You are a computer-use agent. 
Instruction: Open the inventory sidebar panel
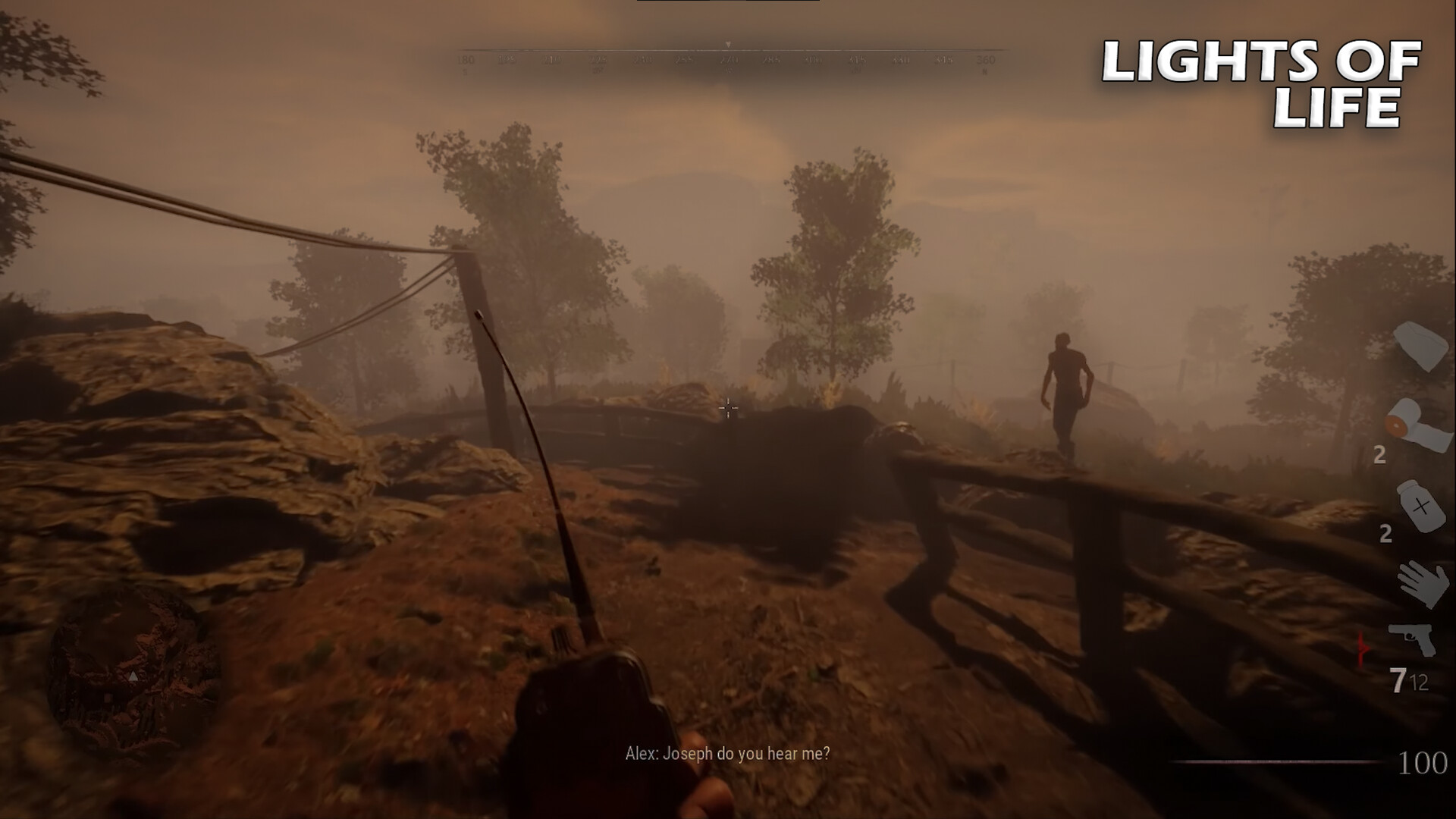click(1417, 500)
